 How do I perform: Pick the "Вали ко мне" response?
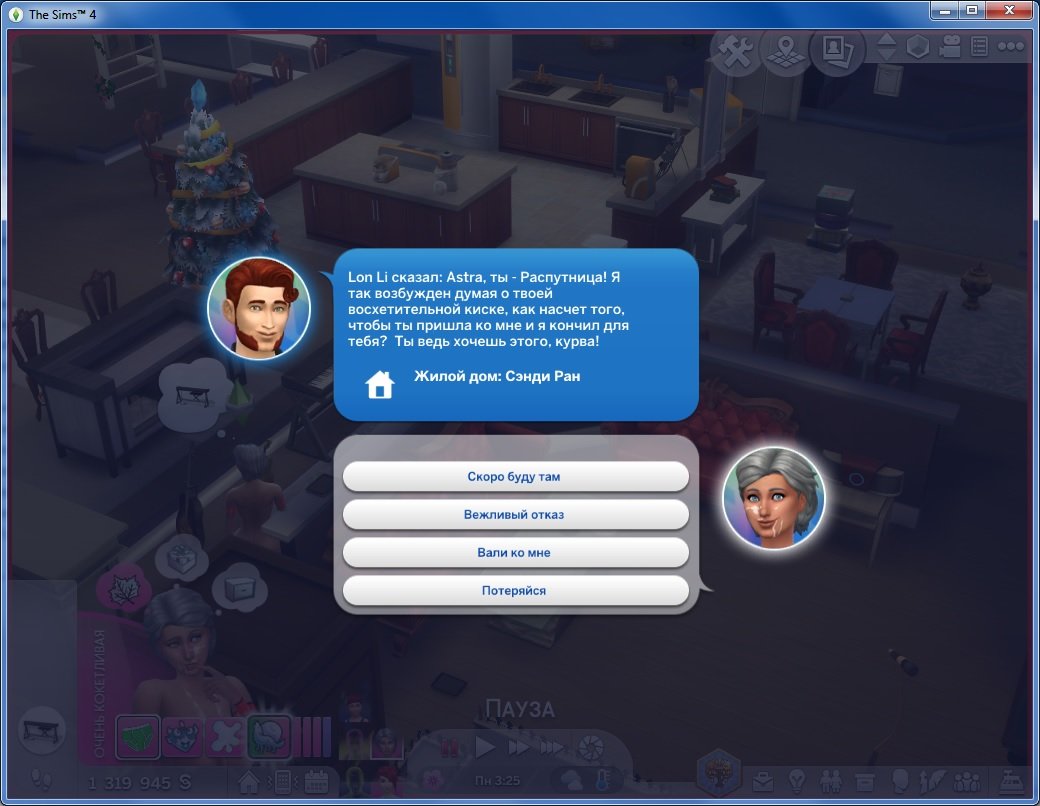coord(515,553)
